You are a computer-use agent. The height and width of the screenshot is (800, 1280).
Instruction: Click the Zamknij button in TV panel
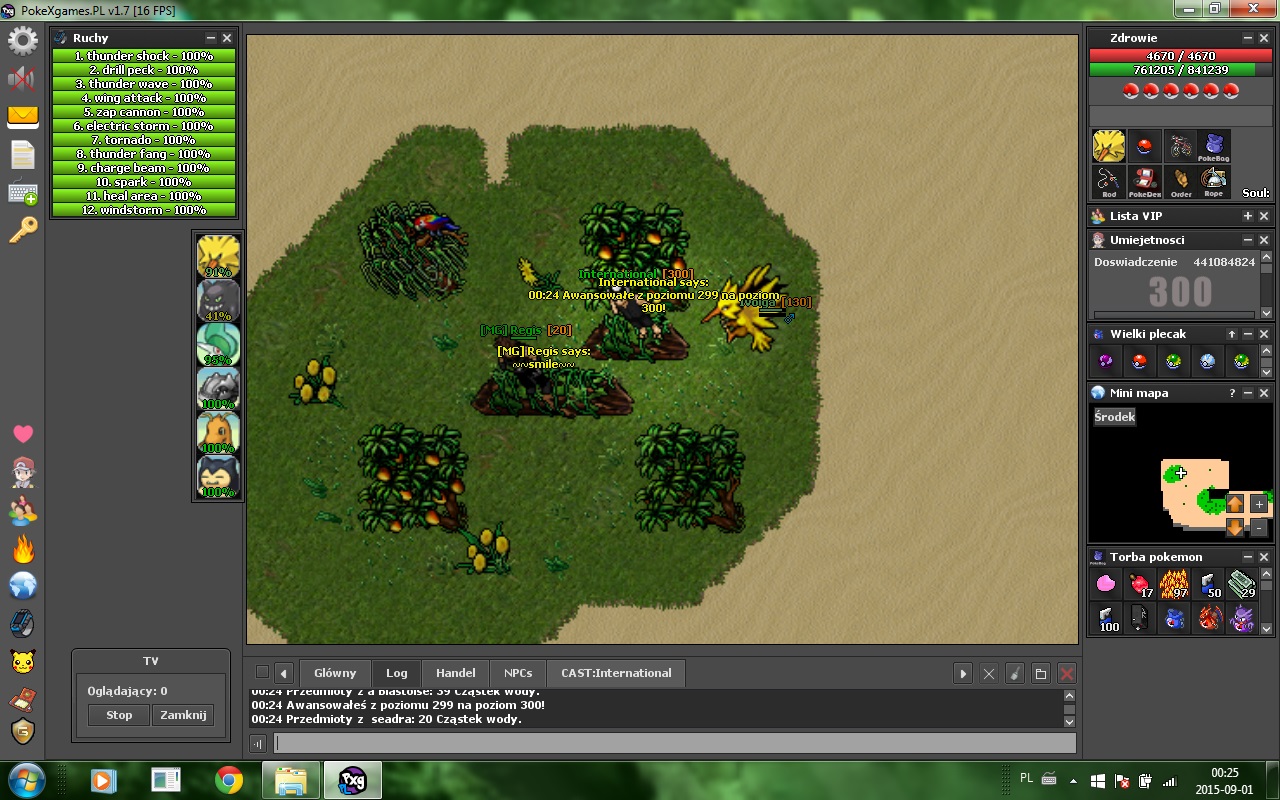pos(183,715)
